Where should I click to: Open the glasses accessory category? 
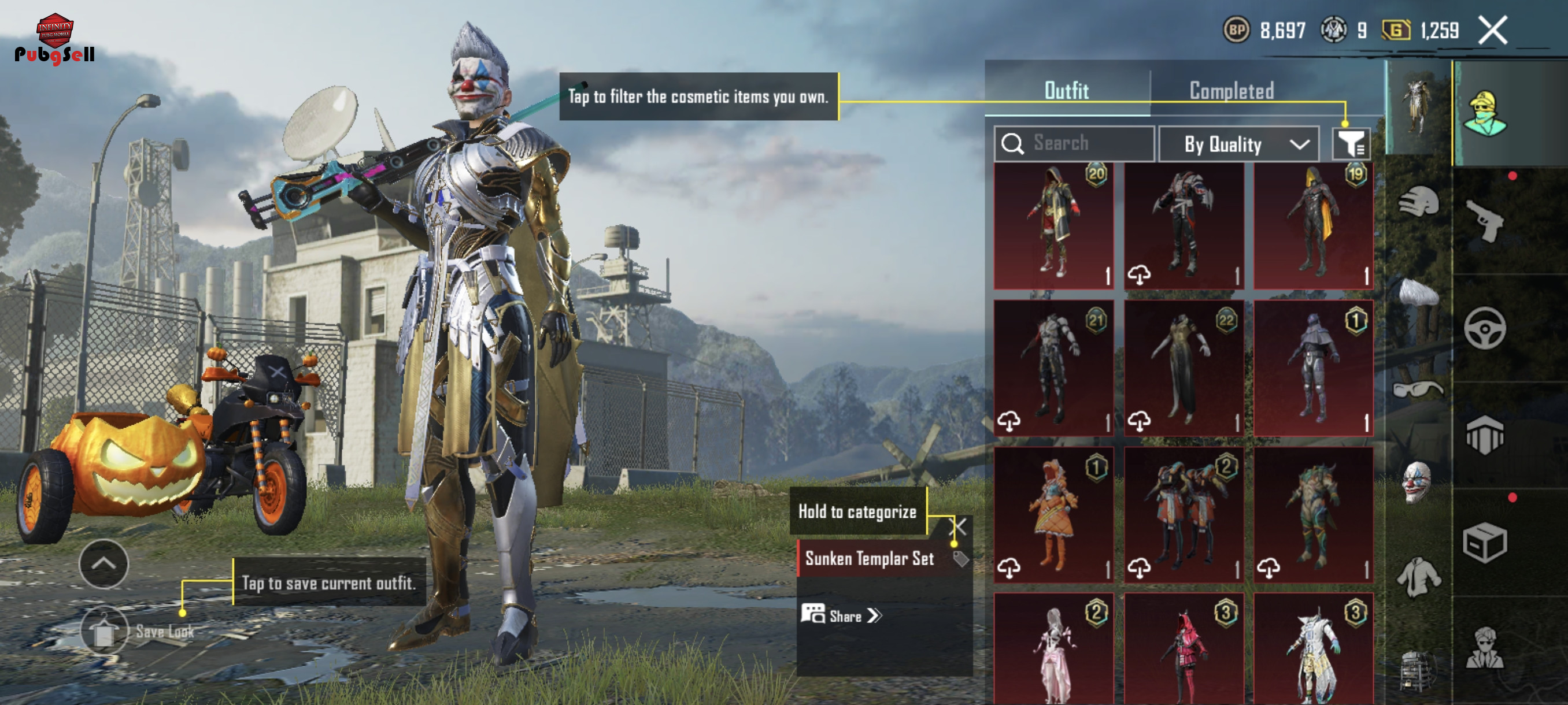[x=1418, y=388]
